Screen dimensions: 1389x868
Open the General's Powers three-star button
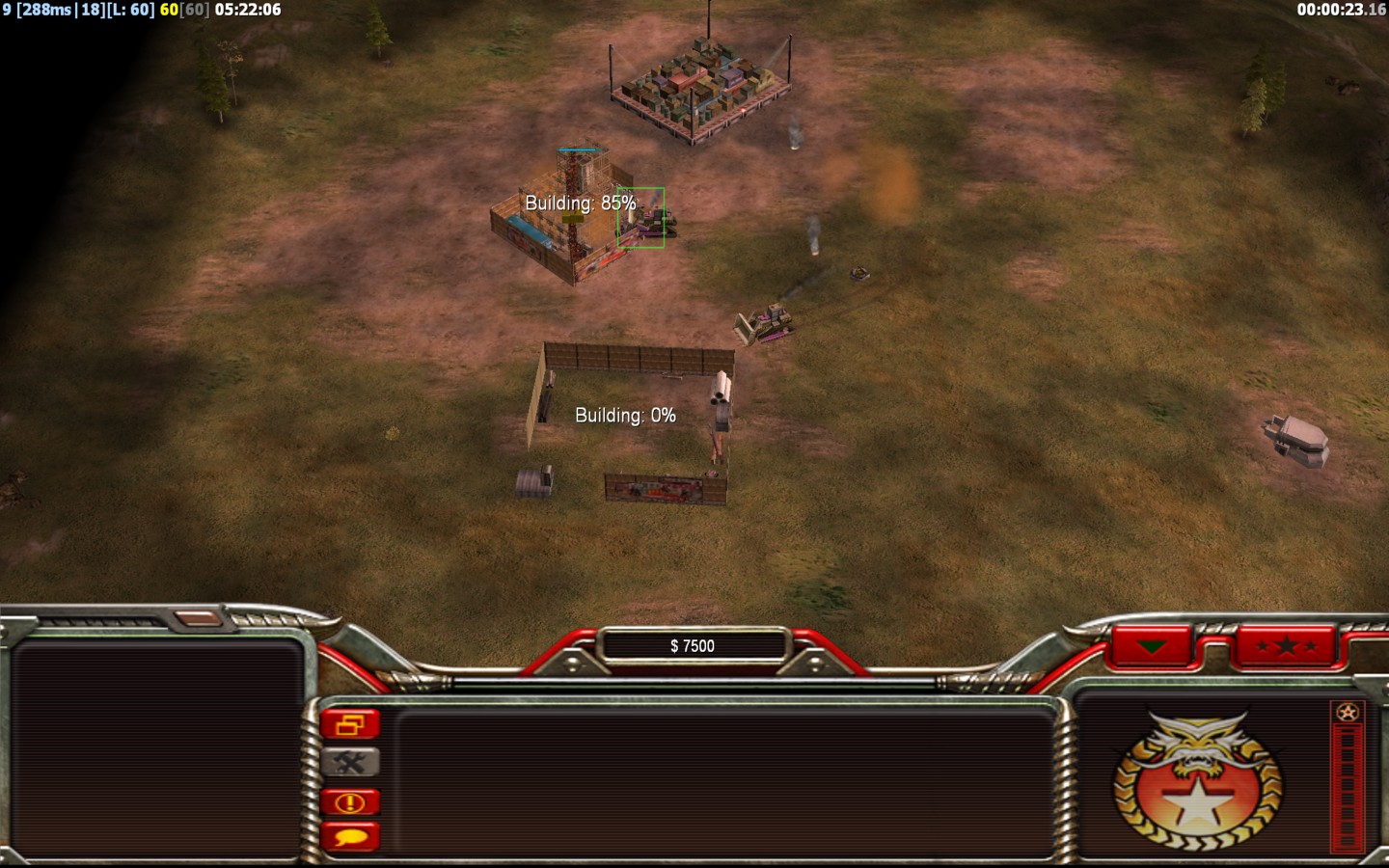click(1286, 646)
